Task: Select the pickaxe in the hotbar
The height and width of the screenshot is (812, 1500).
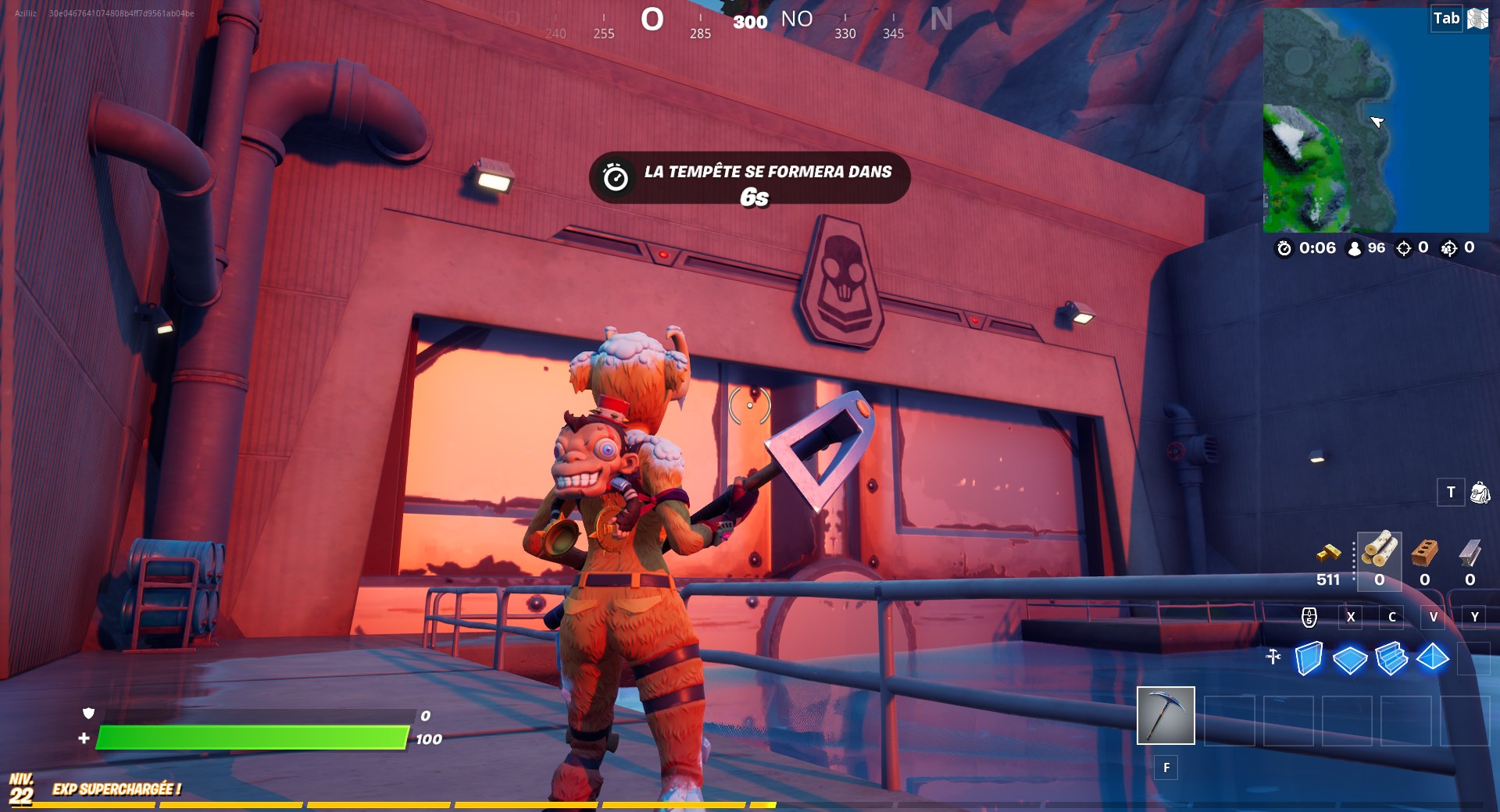Action: [x=1166, y=716]
